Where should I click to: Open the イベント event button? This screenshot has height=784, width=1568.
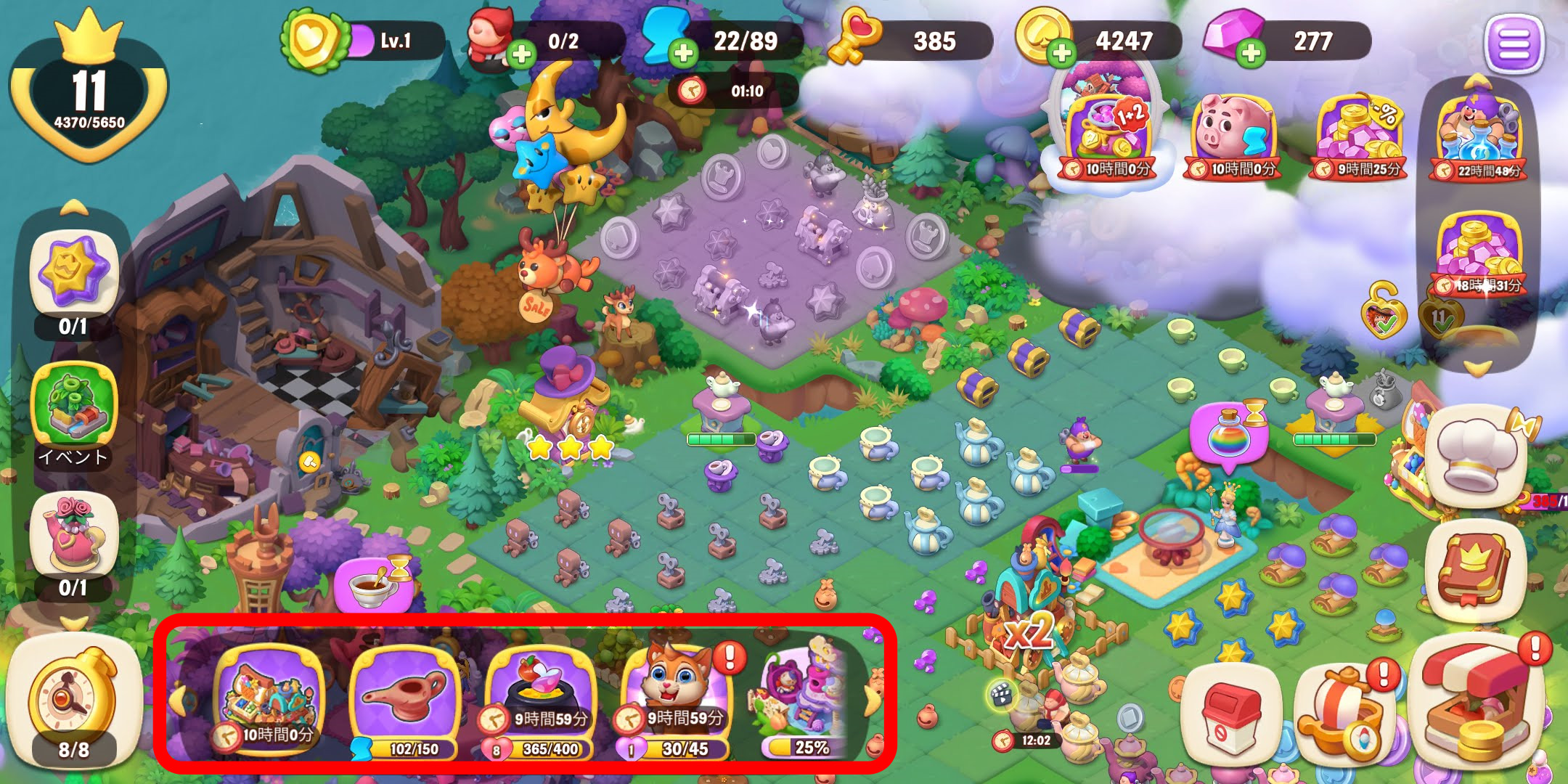pos(73,410)
